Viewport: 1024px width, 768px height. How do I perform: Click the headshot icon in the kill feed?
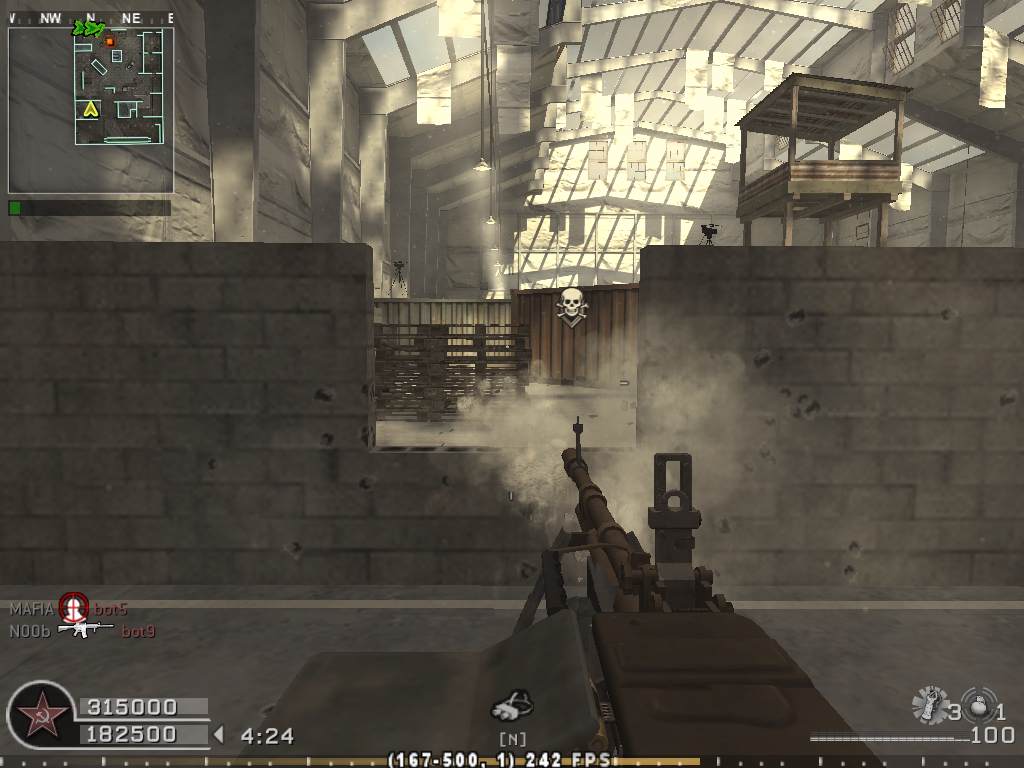(73, 606)
